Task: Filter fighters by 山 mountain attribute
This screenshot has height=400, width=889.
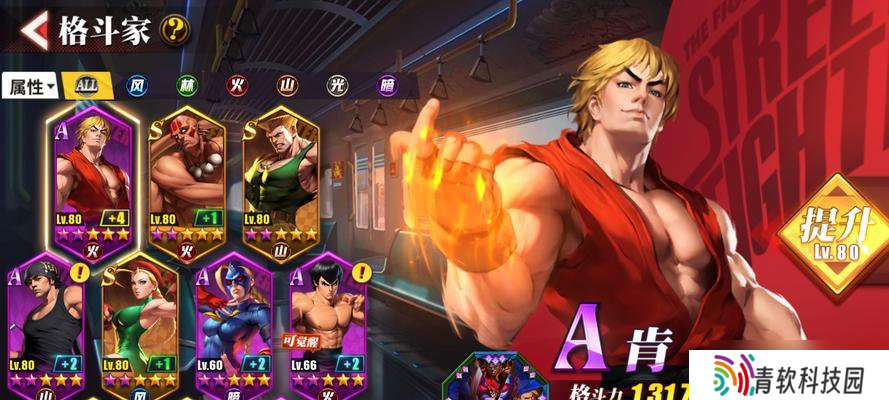Action: (287, 86)
